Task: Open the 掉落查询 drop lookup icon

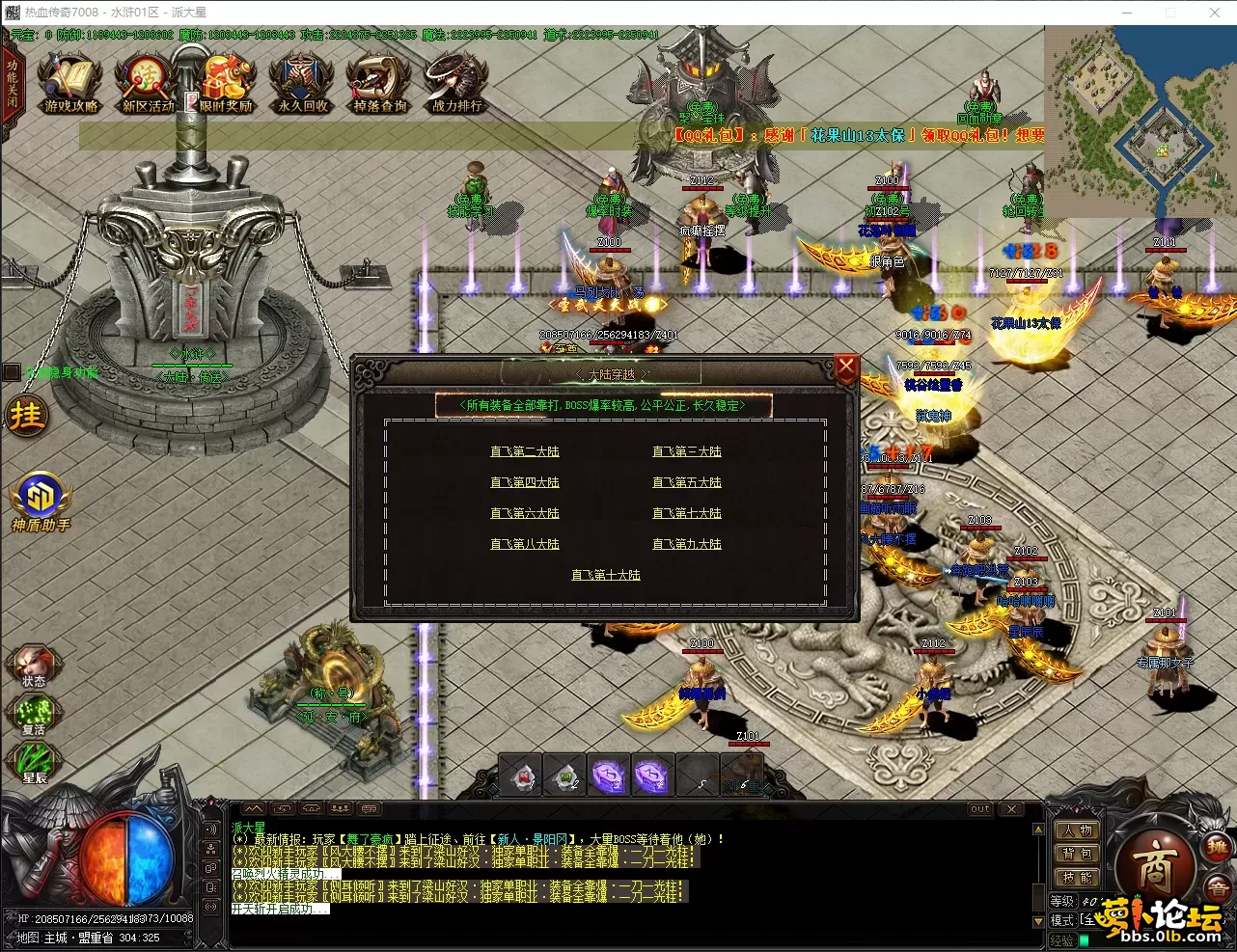Action: click(379, 84)
